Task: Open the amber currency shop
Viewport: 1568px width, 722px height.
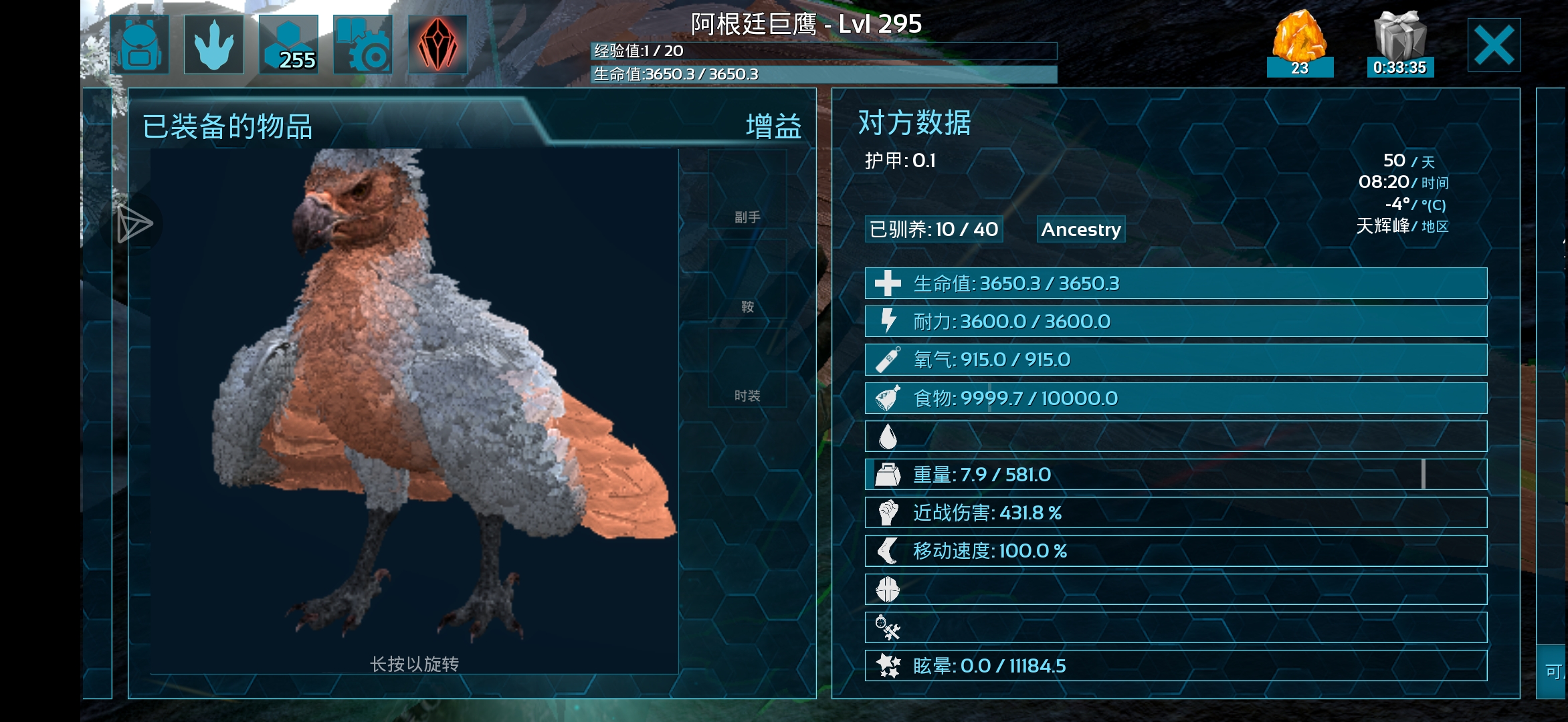Action: click(x=1299, y=43)
